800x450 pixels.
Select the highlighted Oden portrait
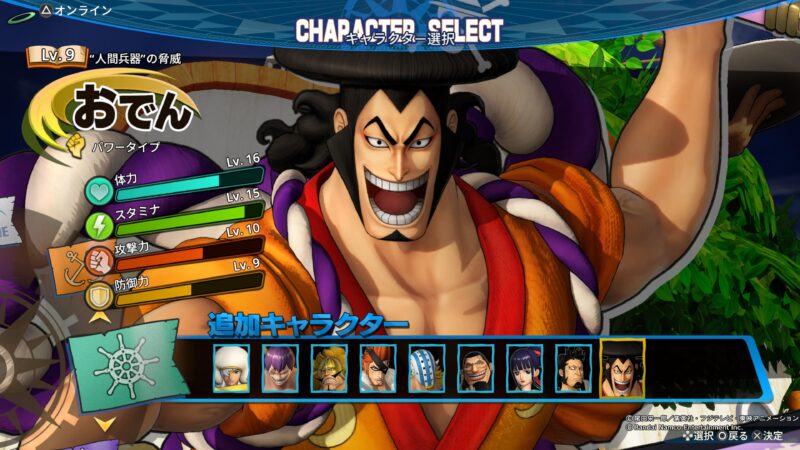(x=623, y=368)
